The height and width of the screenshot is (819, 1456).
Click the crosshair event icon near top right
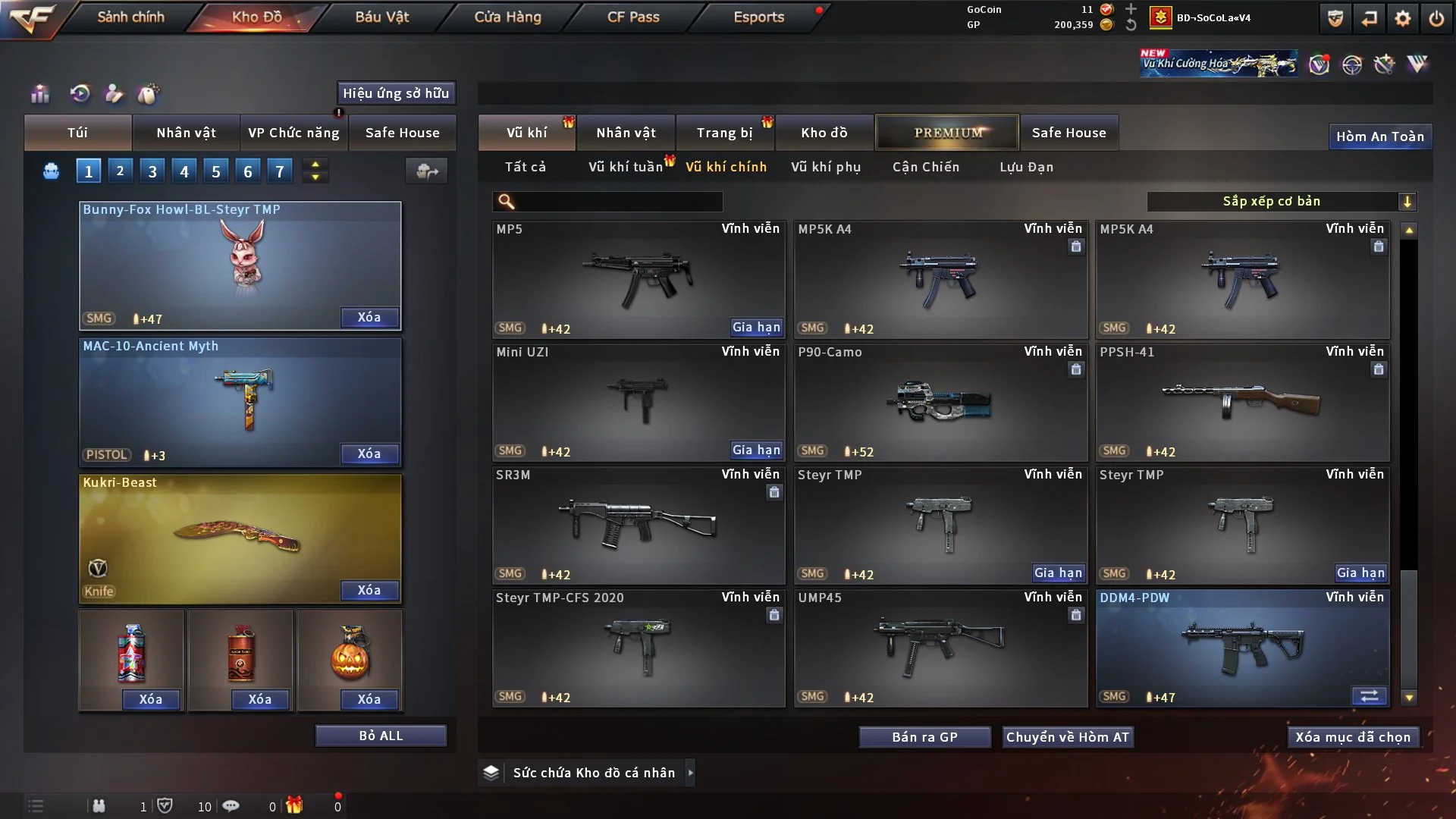[1352, 64]
